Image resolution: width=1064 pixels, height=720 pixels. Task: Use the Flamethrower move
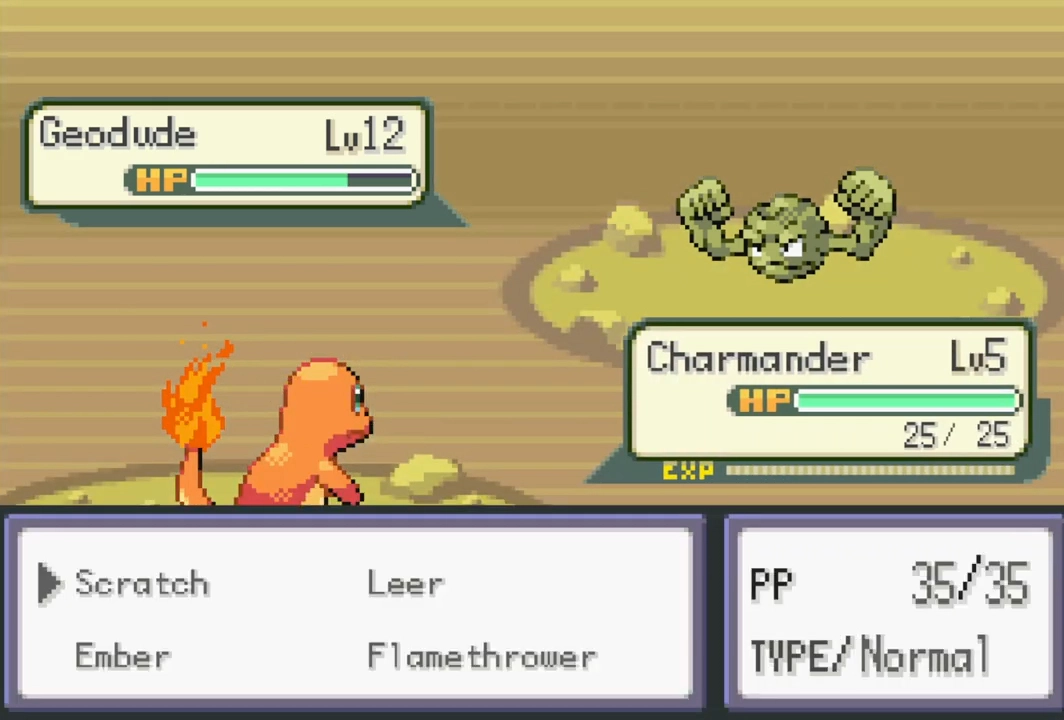[x=481, y=656]
